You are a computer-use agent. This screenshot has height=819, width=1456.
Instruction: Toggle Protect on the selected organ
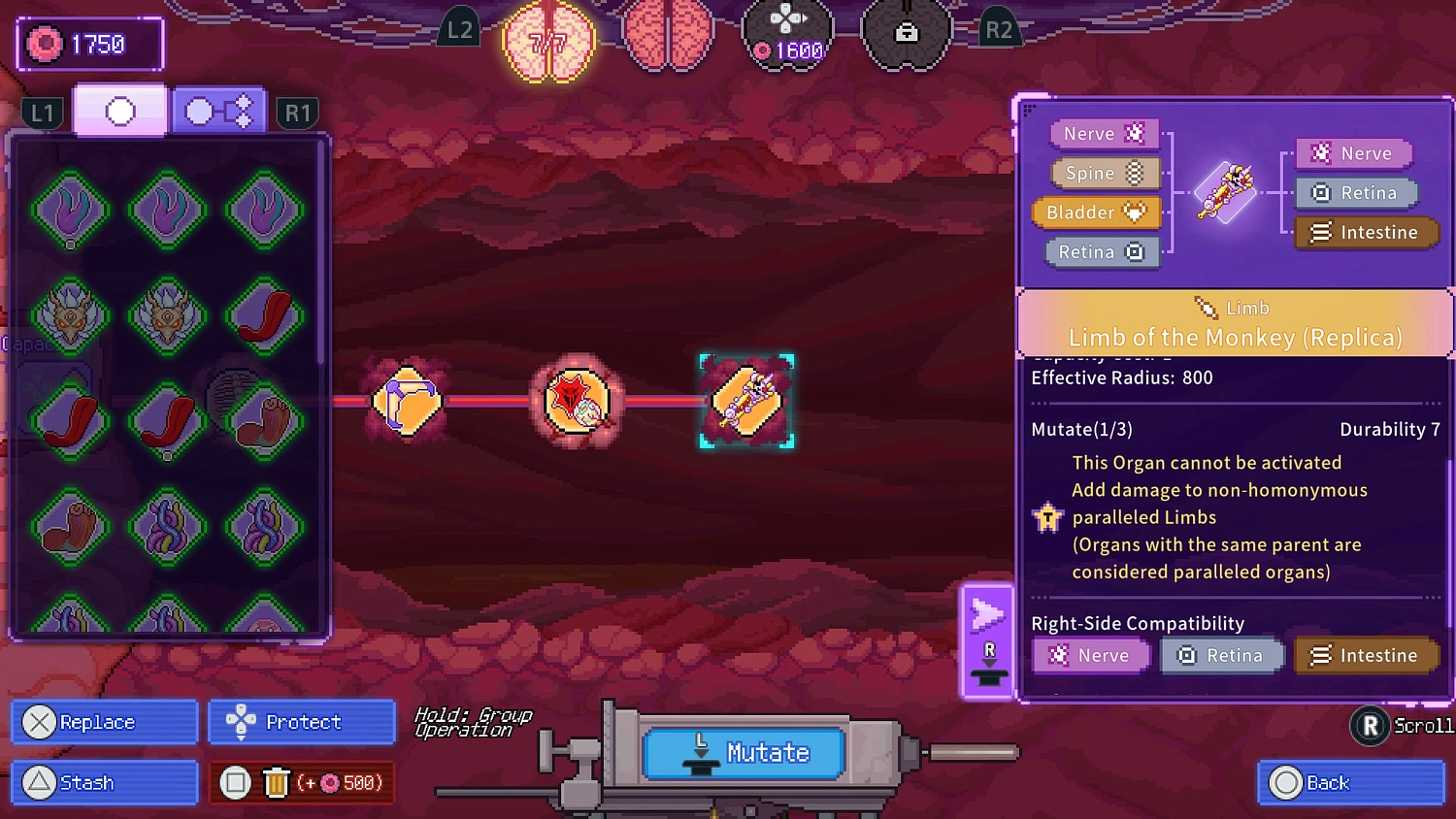pos(301,722)
